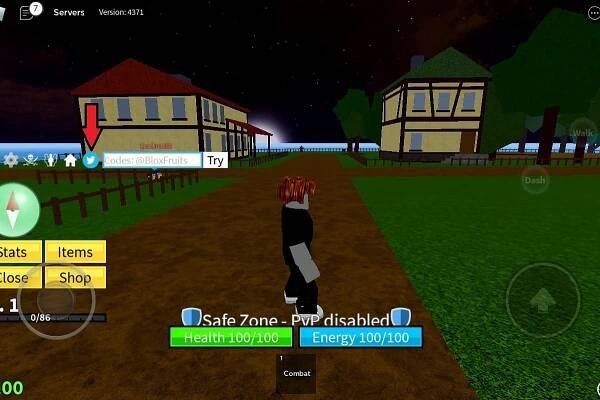Click the white house home icon

pyautogui.click(x=70, y=160)
